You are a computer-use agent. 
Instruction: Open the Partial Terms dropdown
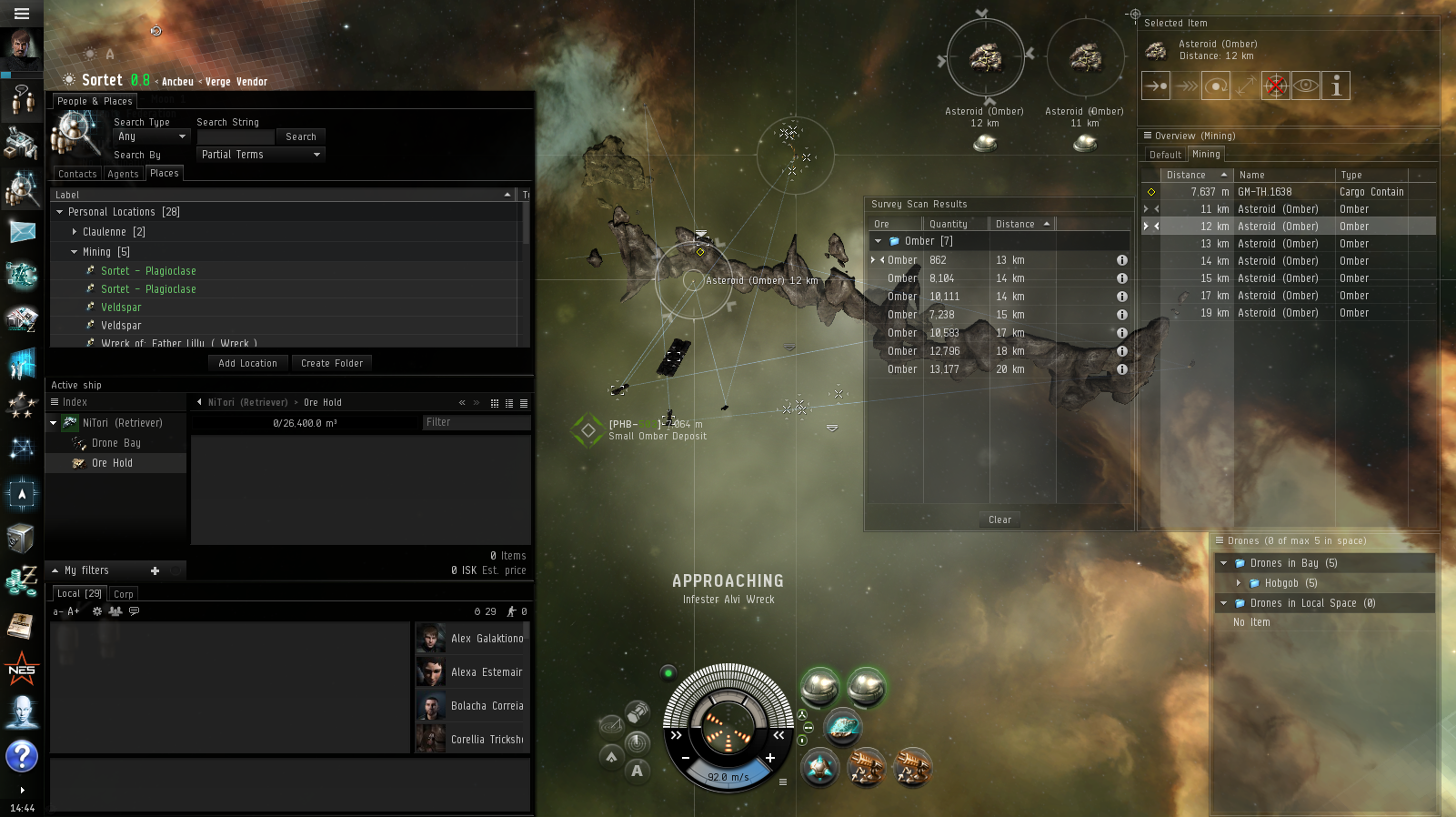(x=261, y=155)
